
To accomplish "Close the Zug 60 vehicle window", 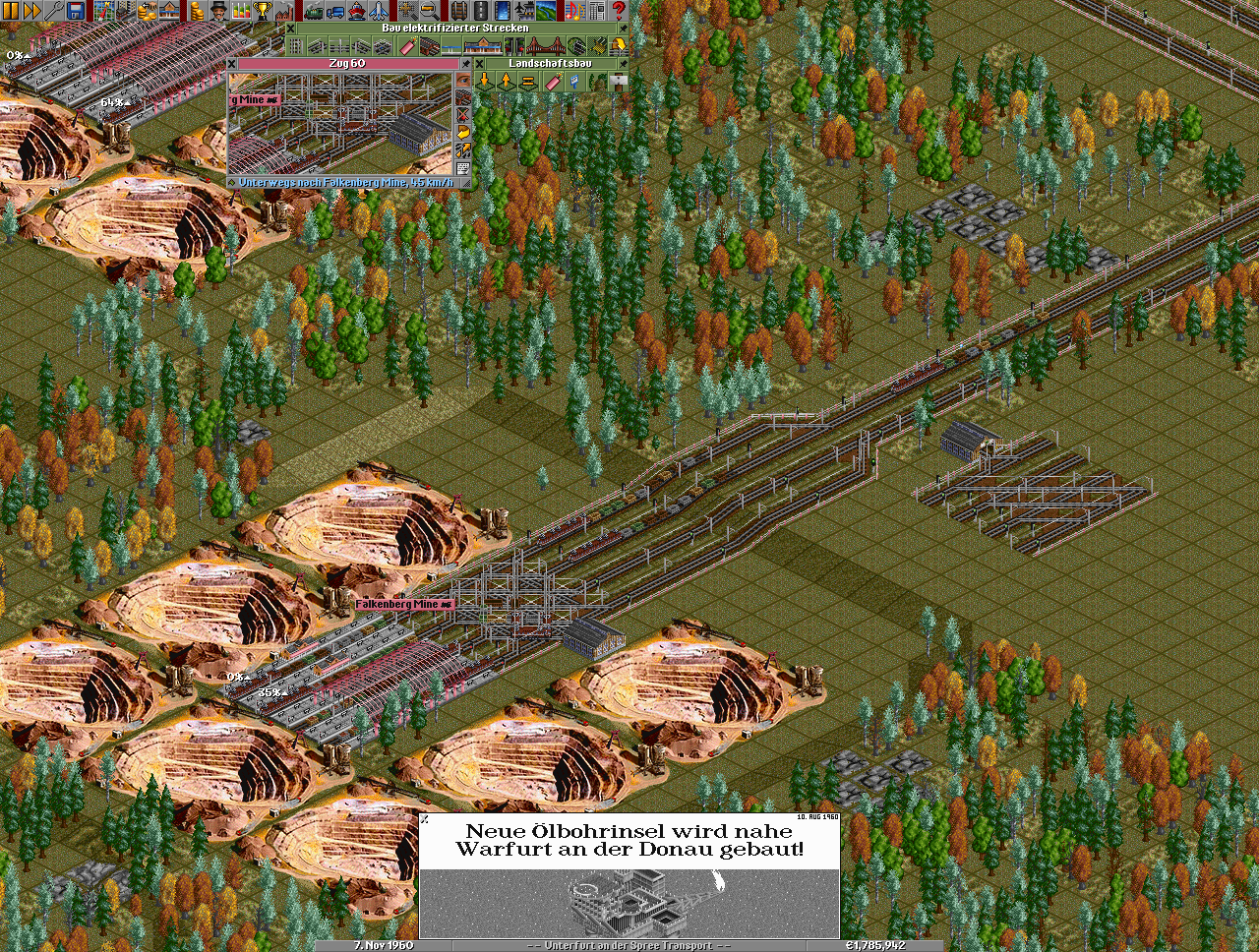I will click(x=232, y=63).
